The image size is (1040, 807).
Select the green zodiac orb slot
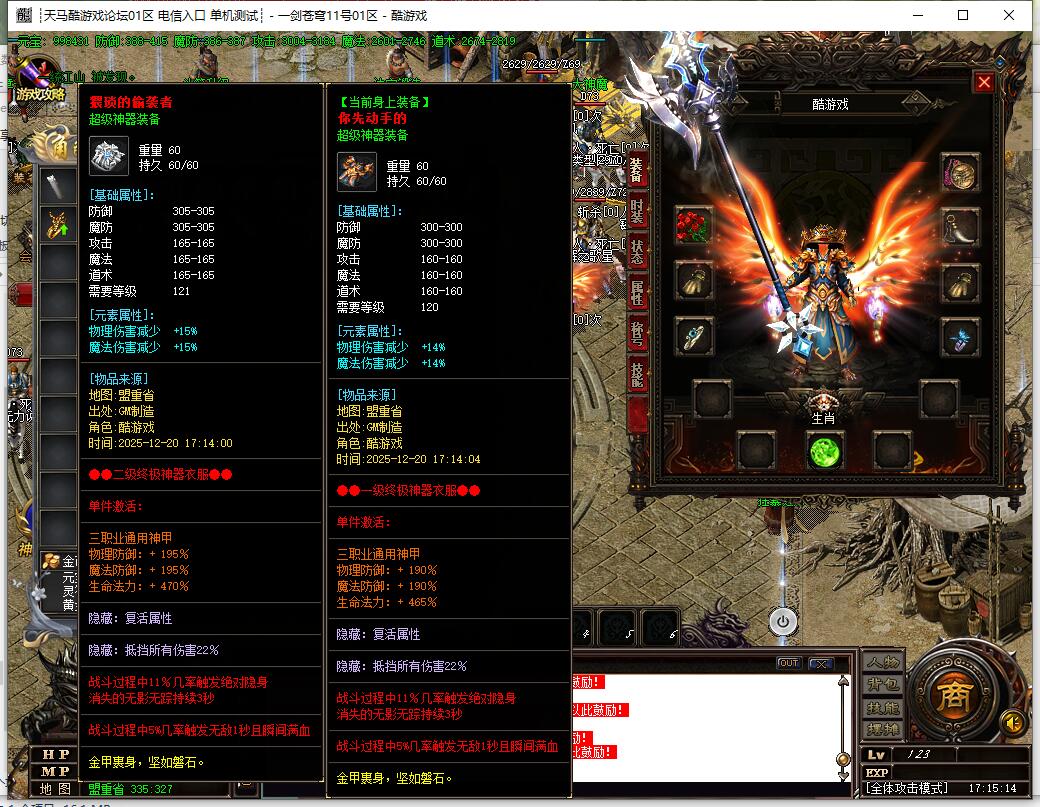(x=825, y=451)
